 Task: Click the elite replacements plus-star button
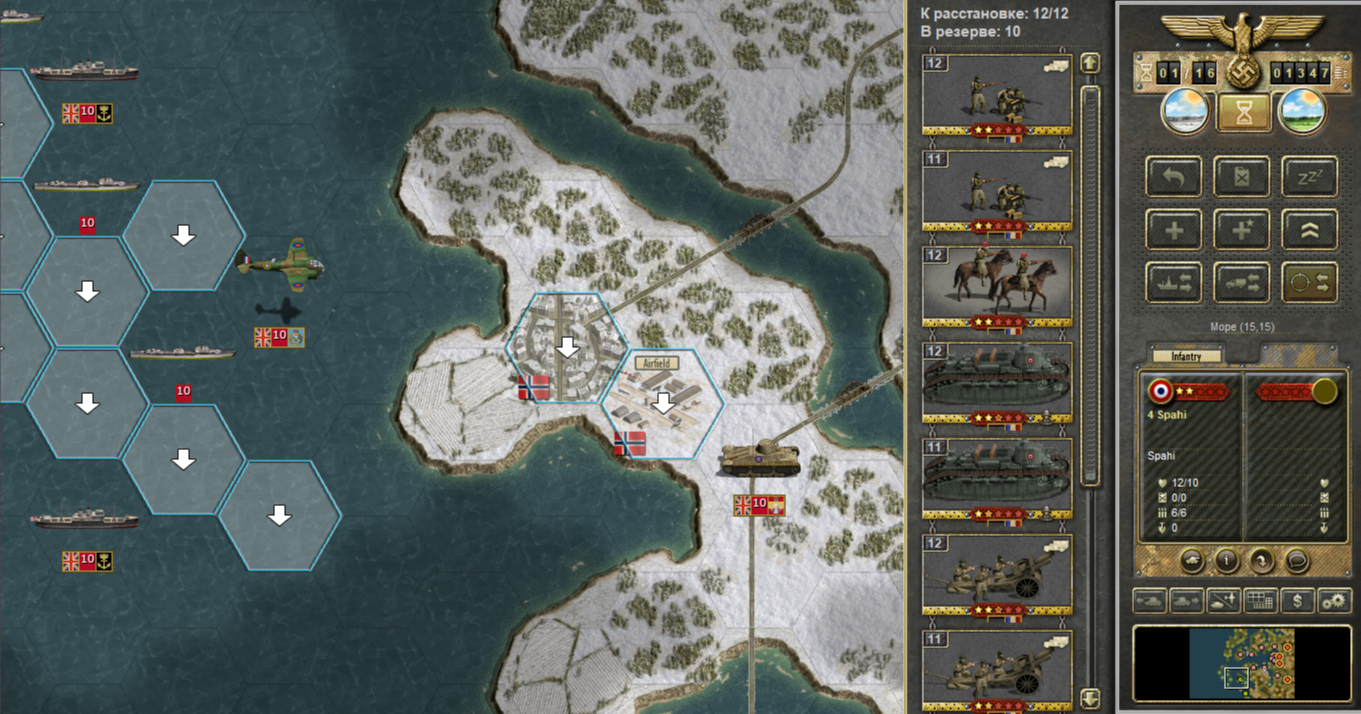tap(1241, 231)
